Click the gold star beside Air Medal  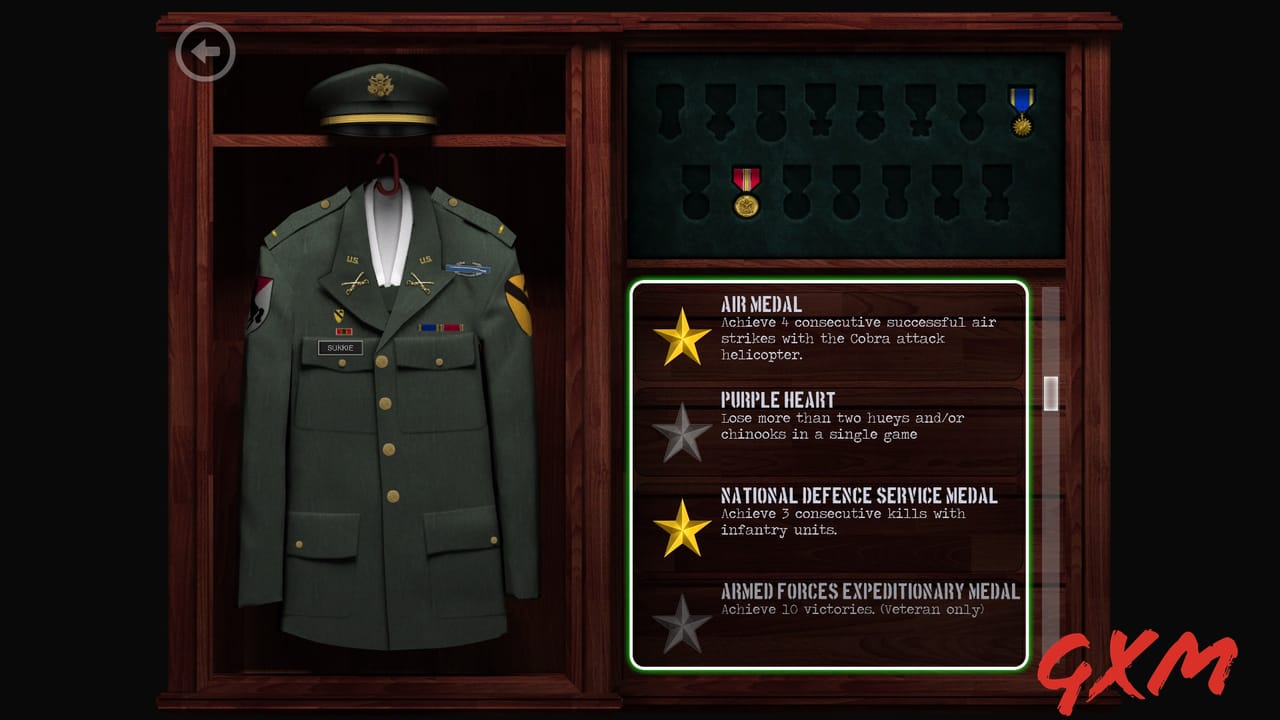coord(682,338)
